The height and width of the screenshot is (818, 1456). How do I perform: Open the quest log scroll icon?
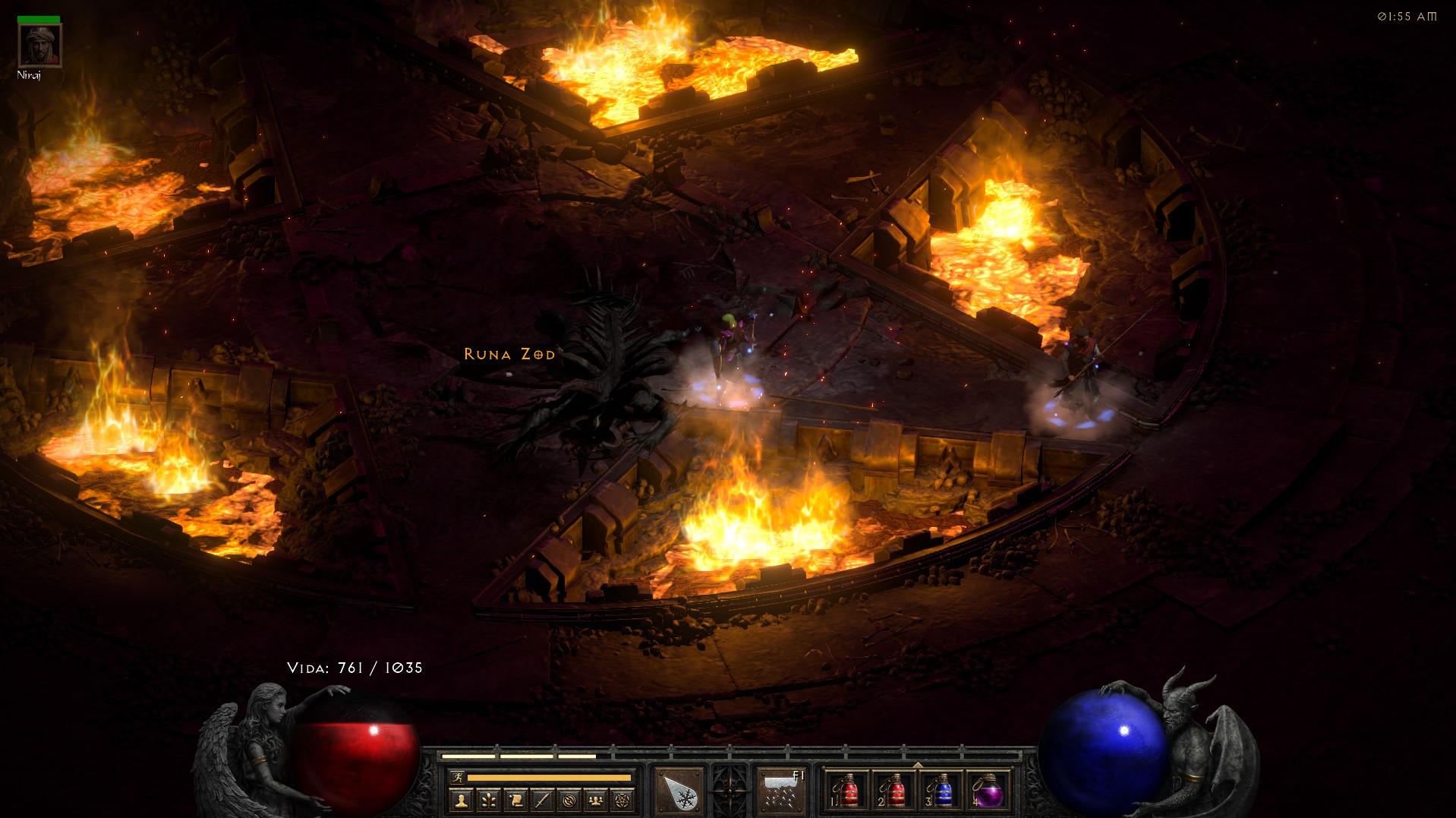515,800
